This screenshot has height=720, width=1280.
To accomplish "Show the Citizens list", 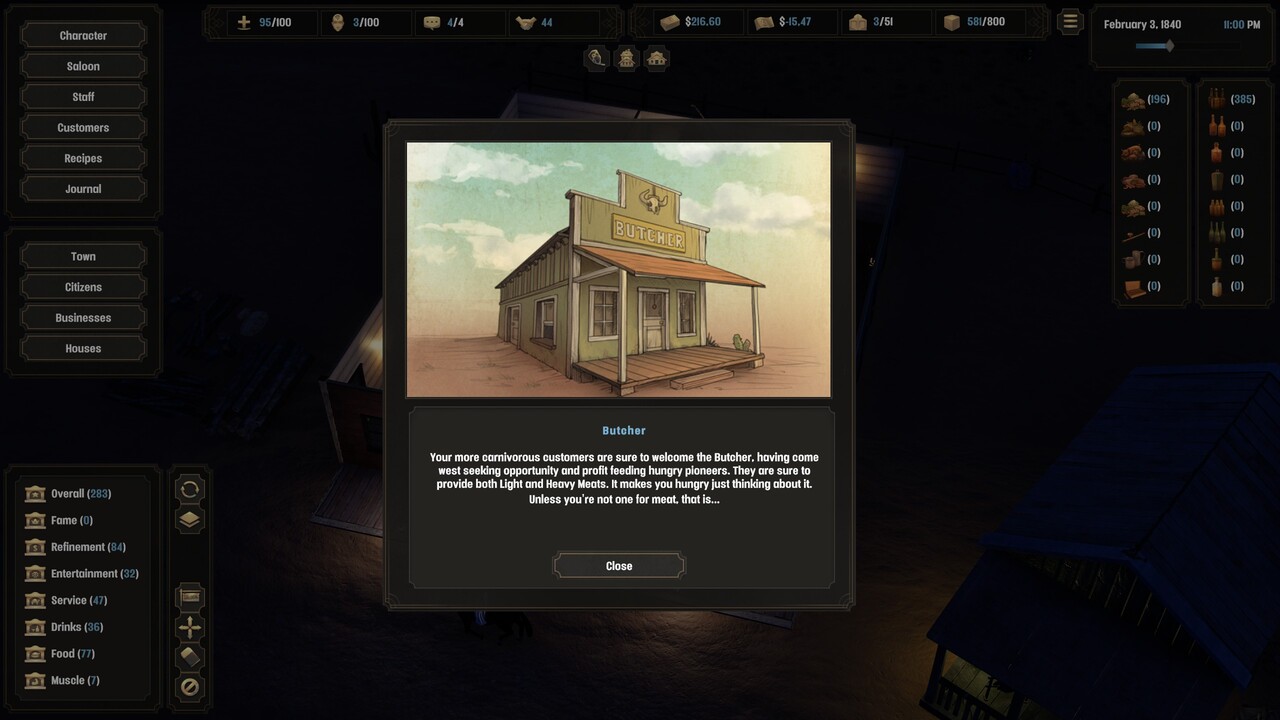I will point(83,287).
